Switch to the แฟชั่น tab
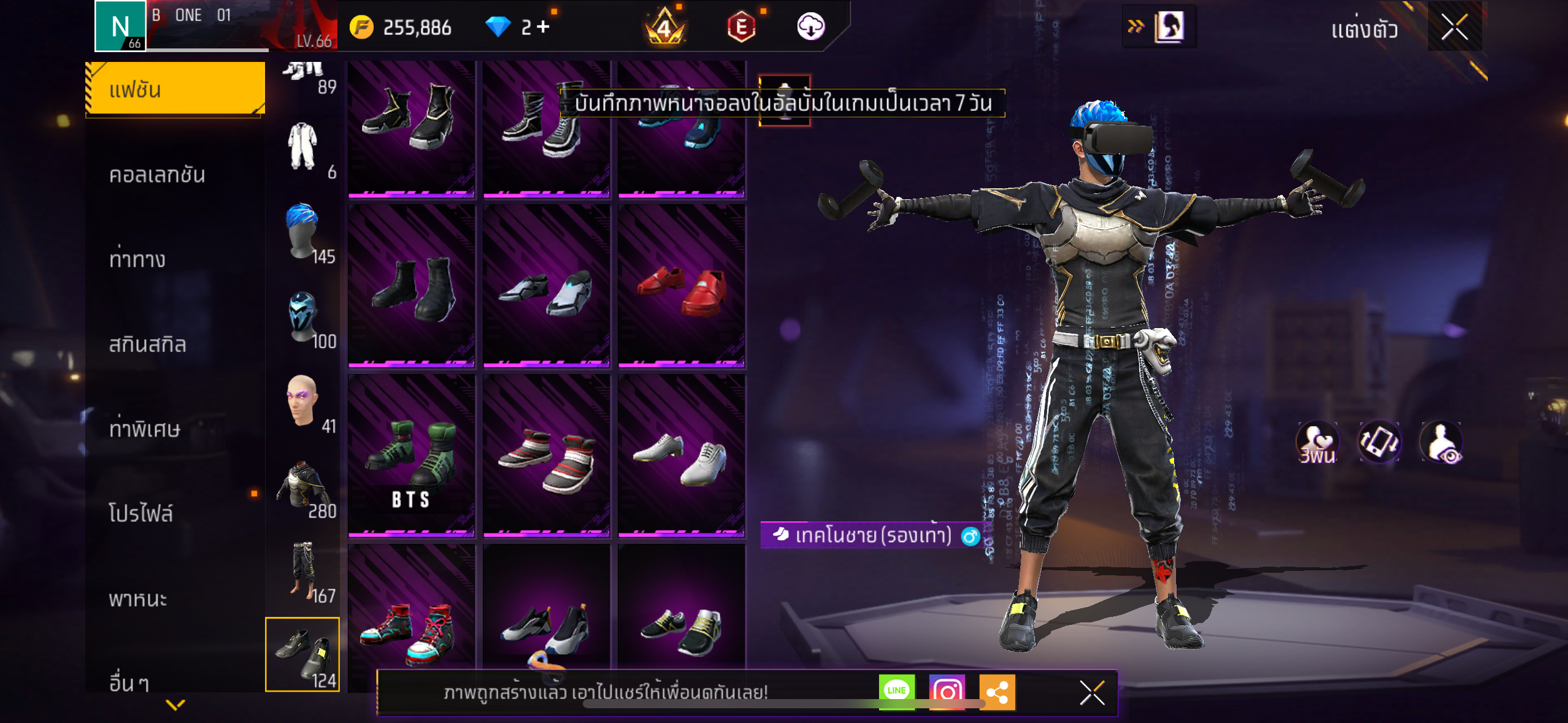 point(175,90)
